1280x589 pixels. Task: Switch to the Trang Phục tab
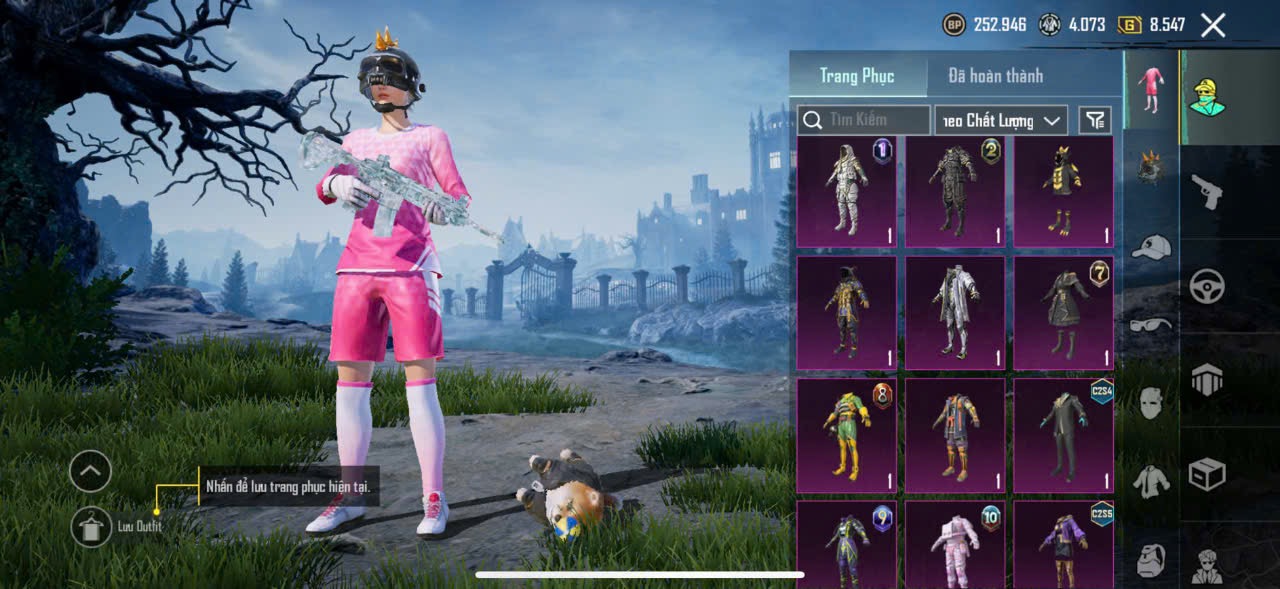tap(857, 75)
